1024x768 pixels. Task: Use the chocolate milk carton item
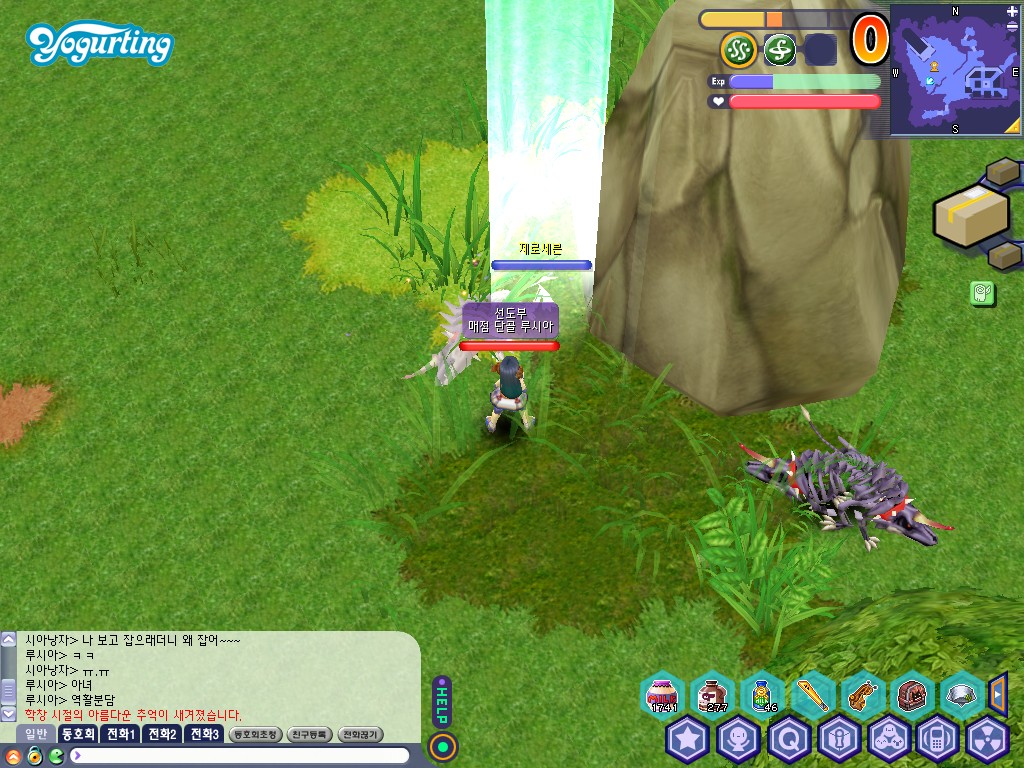click(x=713, y=693)
